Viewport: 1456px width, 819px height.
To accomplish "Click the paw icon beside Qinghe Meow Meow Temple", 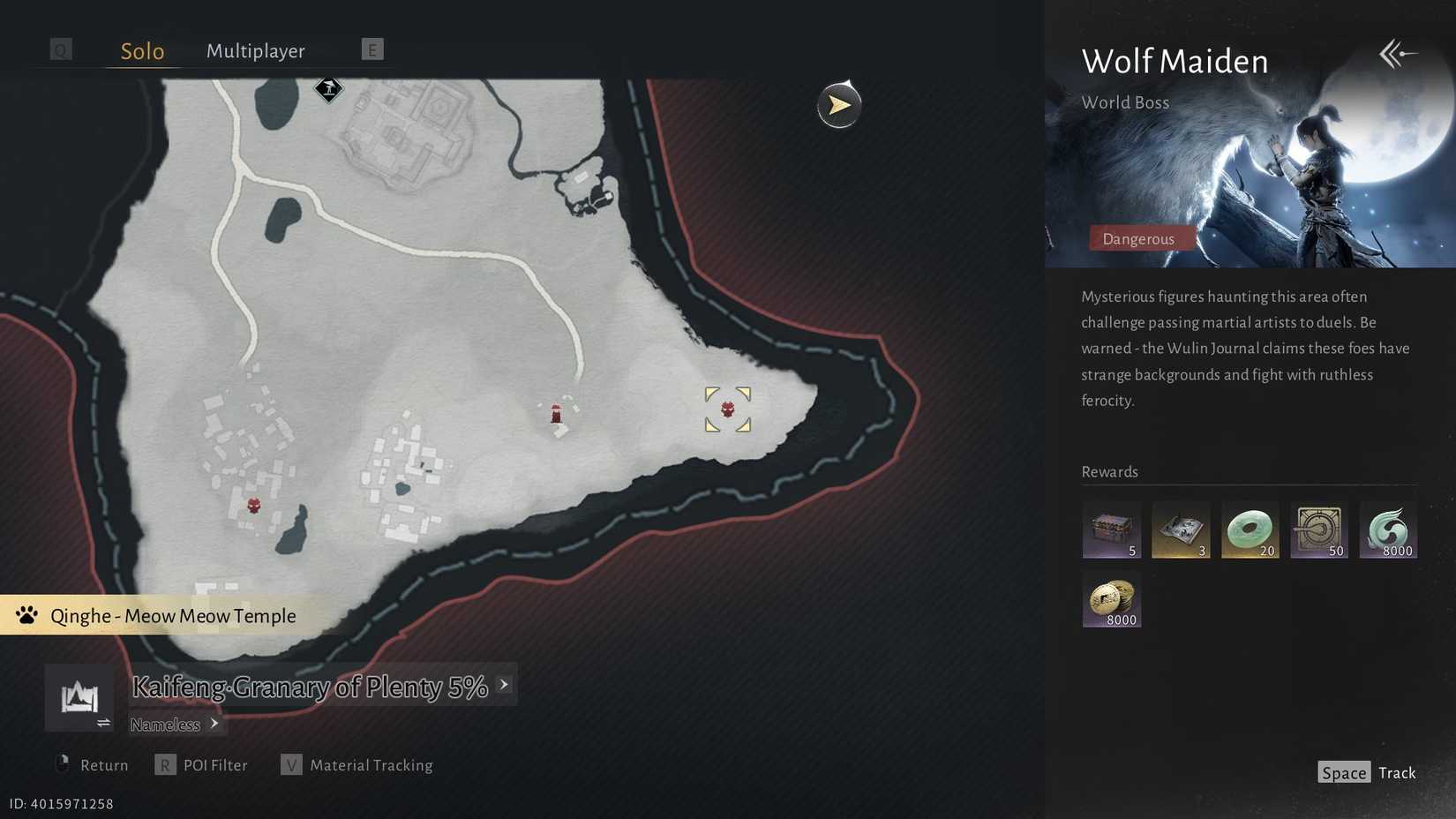I will [x=26, y=615].
